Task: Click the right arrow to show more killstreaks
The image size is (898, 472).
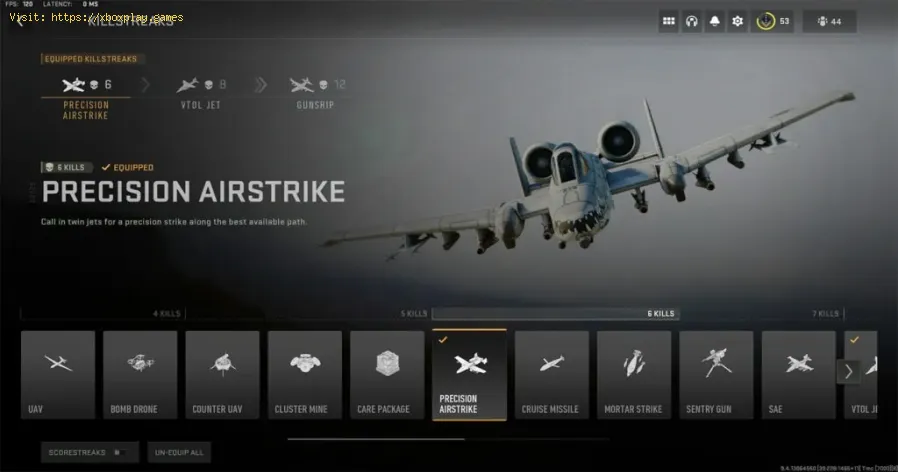Action: [848, 372]
